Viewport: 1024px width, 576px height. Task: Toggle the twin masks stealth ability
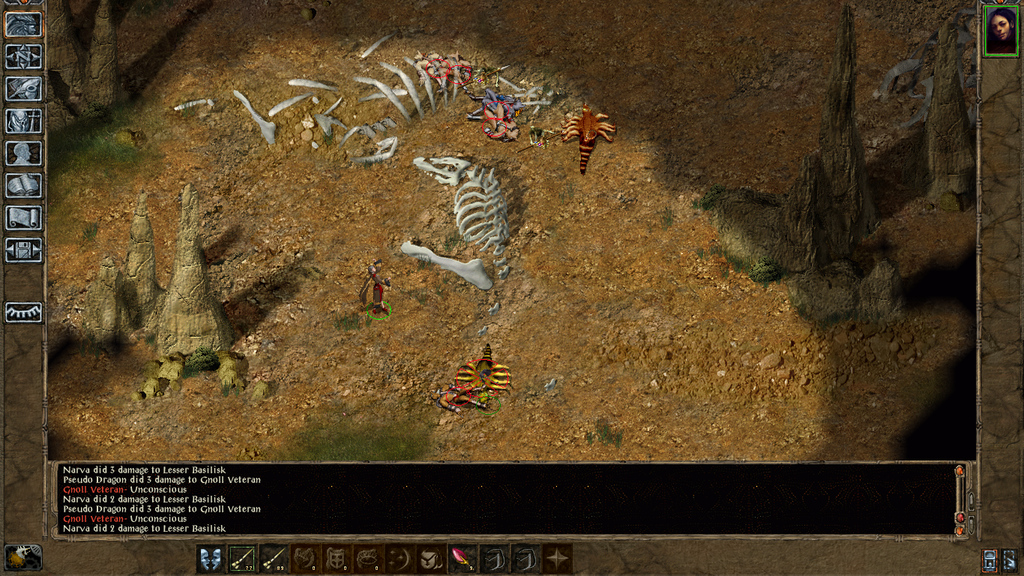211,558
